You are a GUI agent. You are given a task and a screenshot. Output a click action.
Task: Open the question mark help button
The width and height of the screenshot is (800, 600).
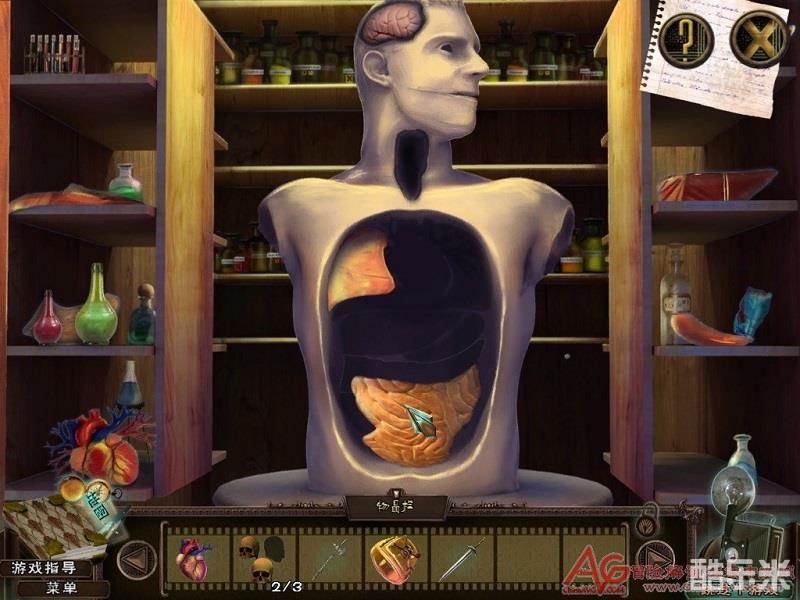(686, 41)
